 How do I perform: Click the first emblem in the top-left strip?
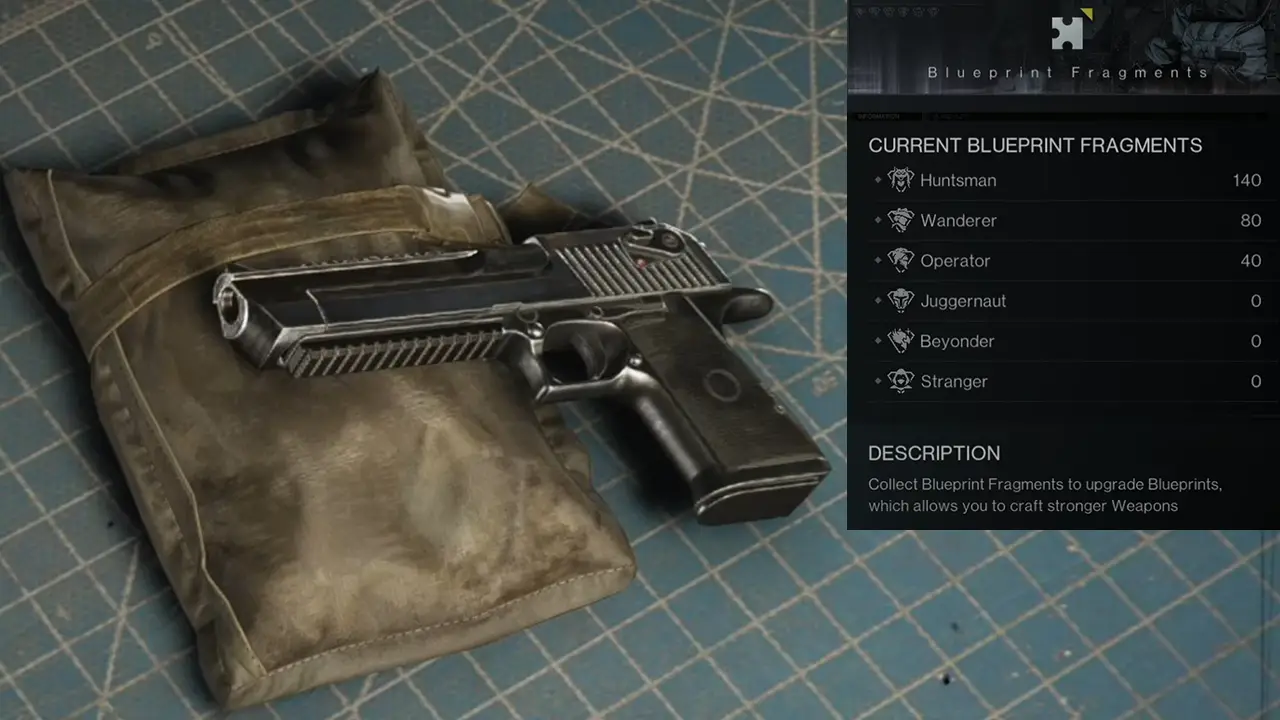click(x=860, y=14)
